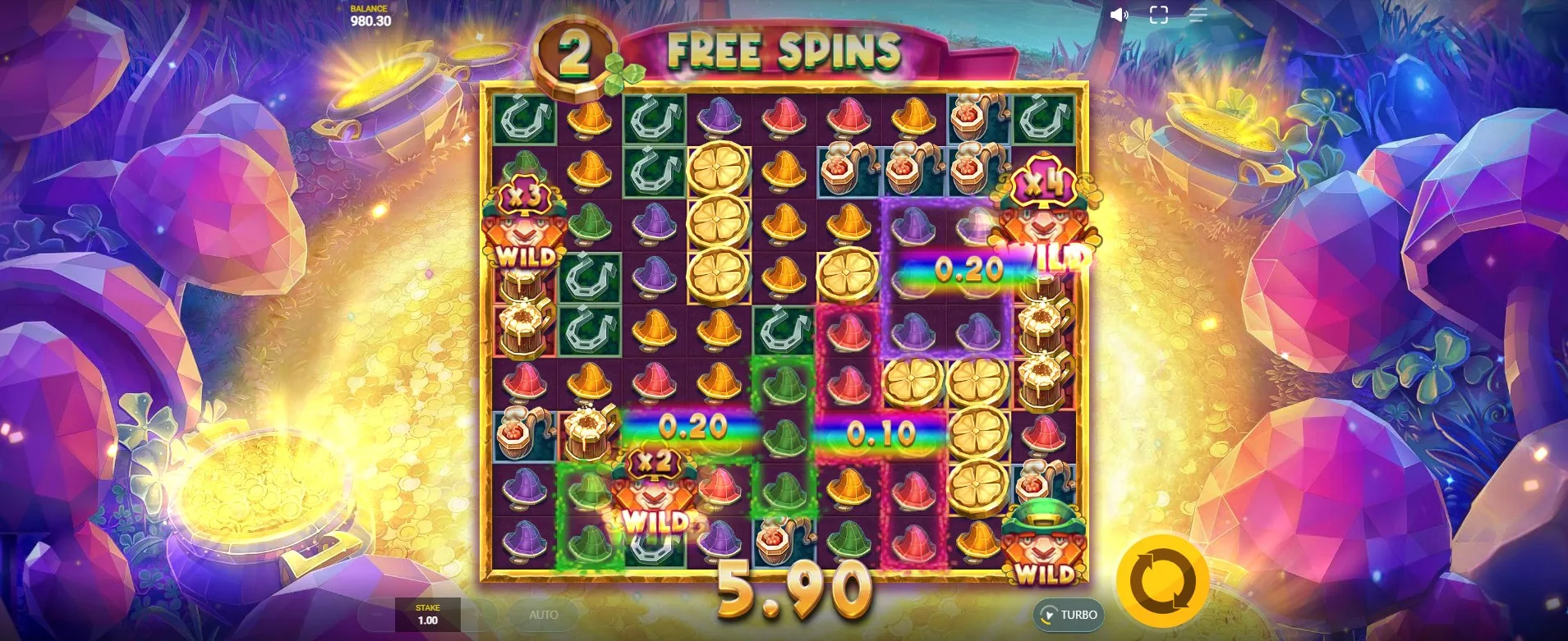This screenshot has width=1568, height=641.
Task: Open the Auto spin options
Action: click(x=543, y=615)
